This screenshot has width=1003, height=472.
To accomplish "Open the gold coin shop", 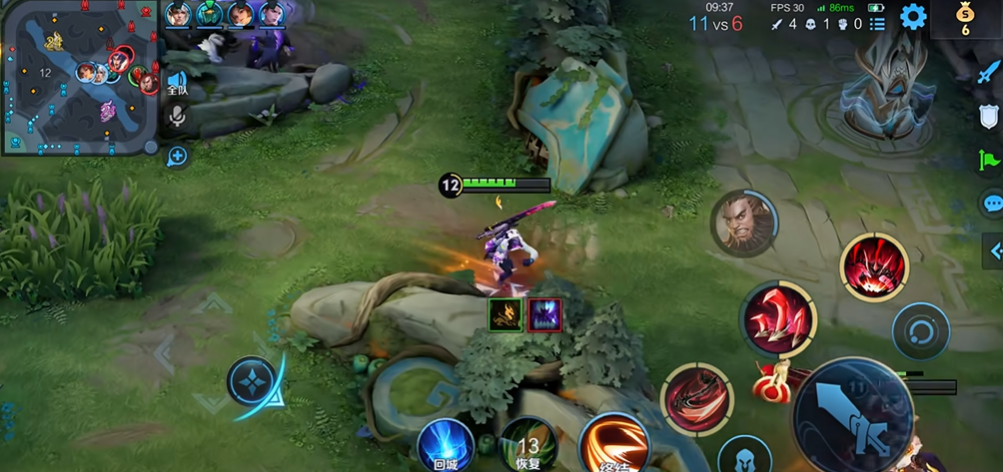I will click(966, 19).
